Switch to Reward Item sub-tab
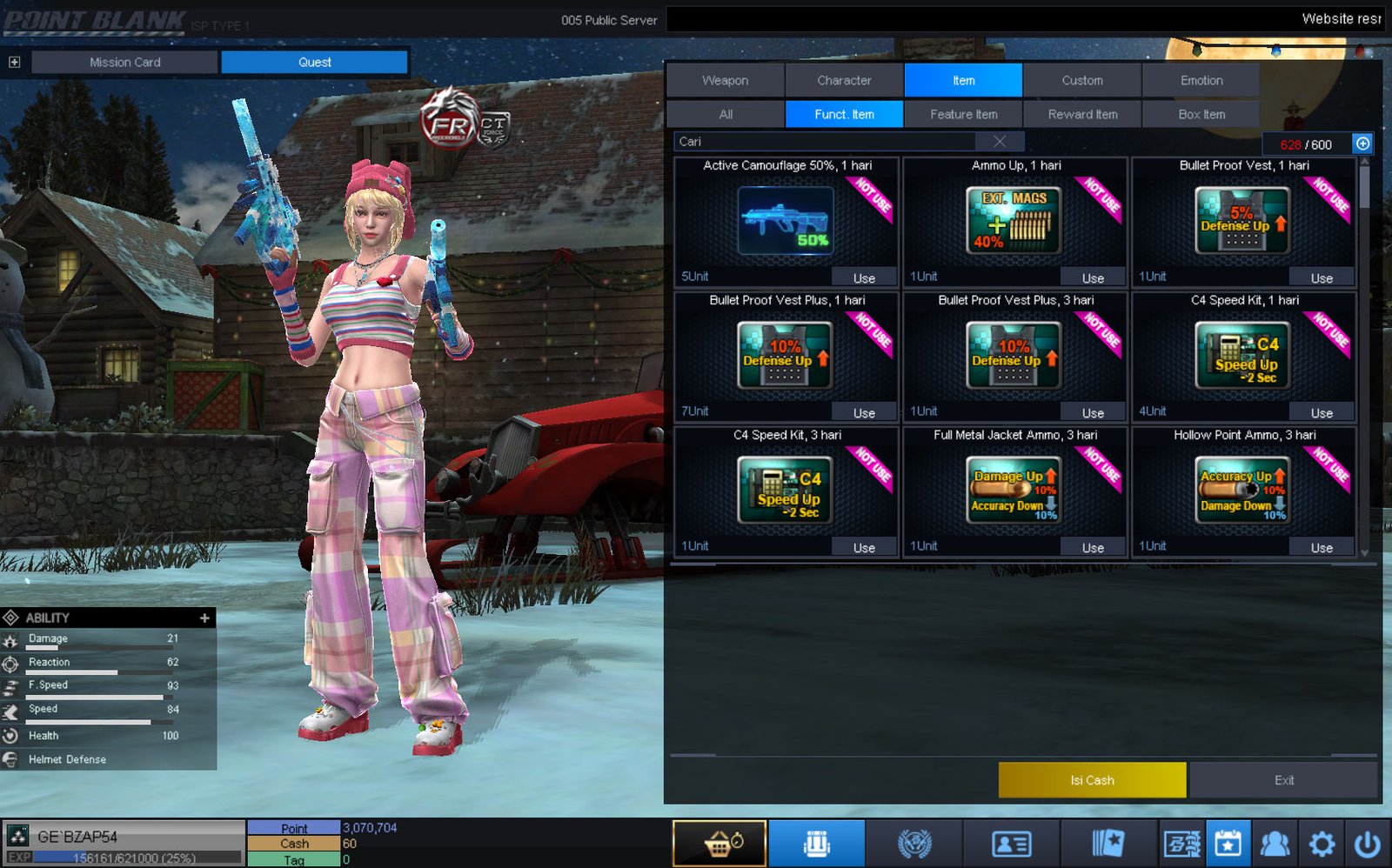Viewport: 1392px width, 868px height. click(1082, 114)
